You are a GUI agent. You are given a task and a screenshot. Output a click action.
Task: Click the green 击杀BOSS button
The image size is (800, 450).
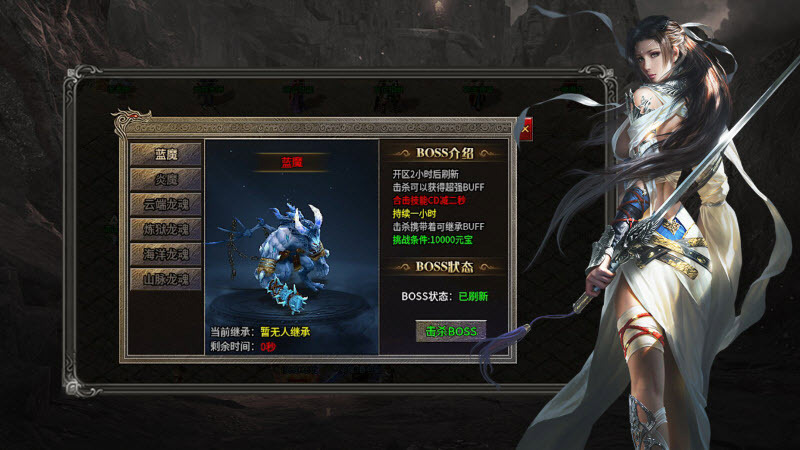pyautogui.click(x=450, y=331)
